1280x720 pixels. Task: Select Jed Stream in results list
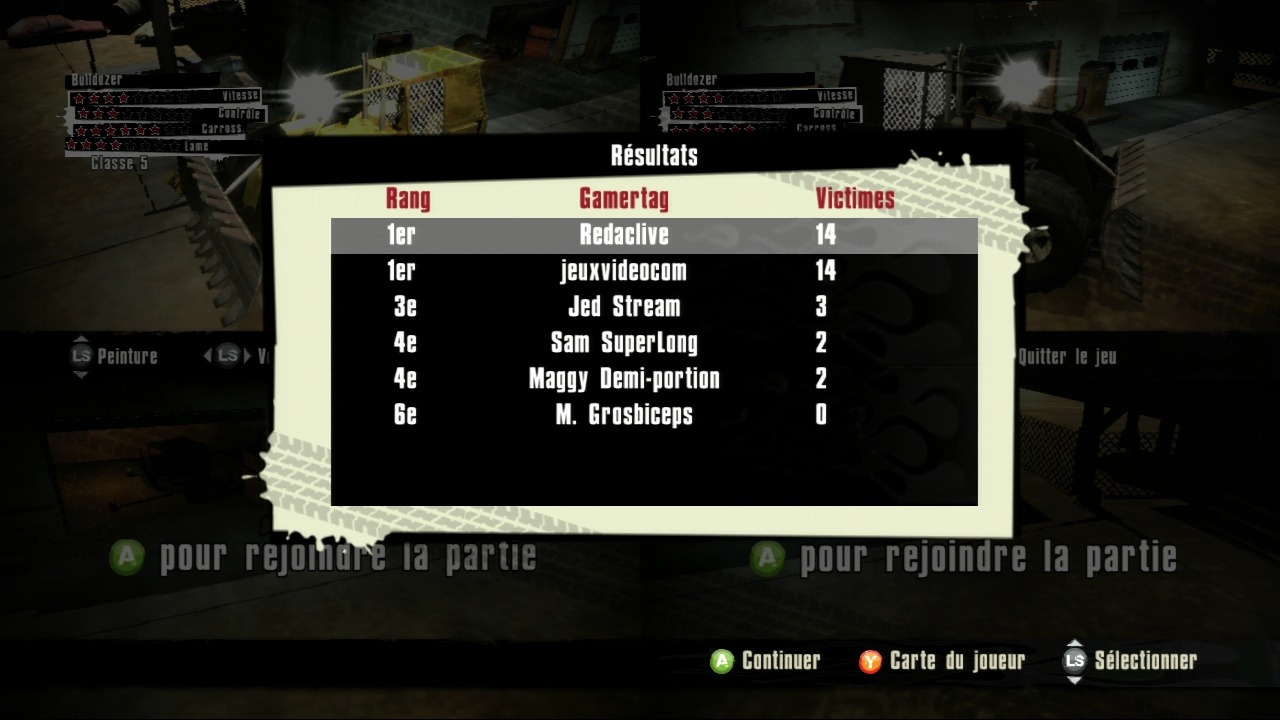point(624,307)
